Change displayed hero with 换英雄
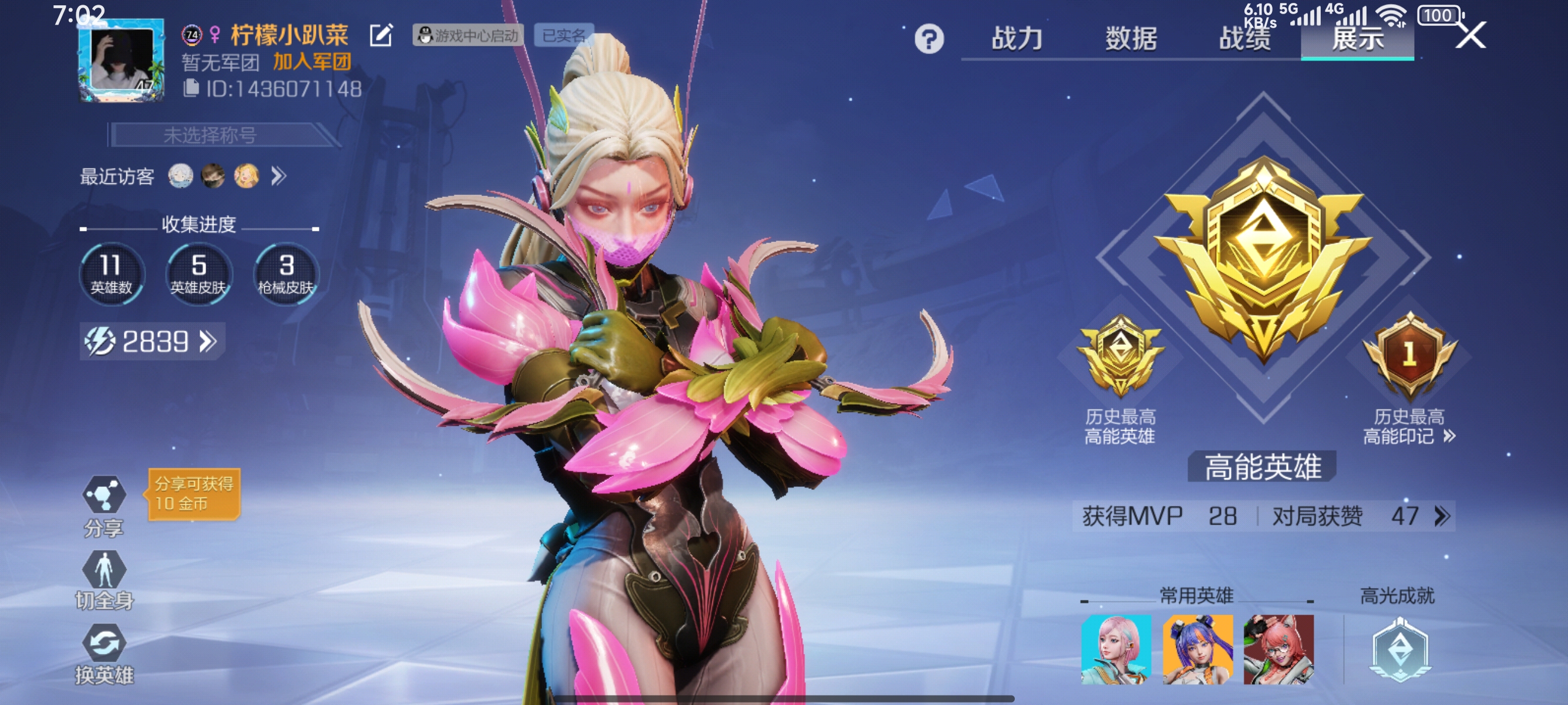1568x705 pixels. [104, 654]
